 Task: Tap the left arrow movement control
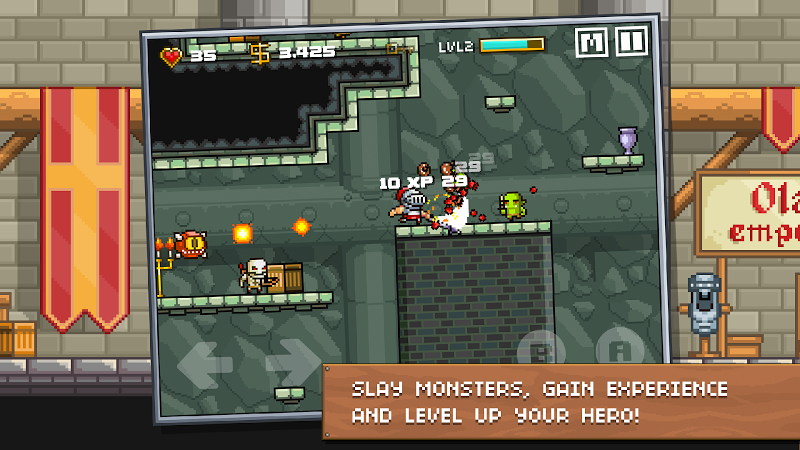(208, 362)
